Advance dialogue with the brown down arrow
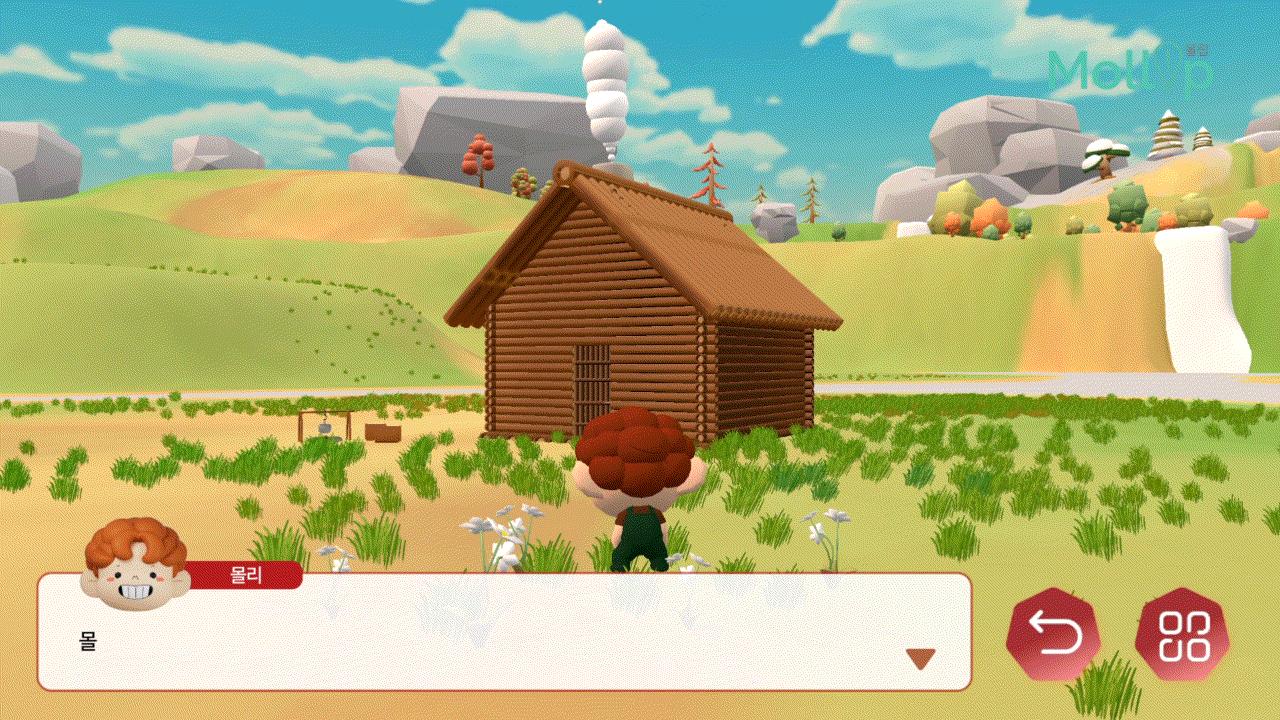Viewport: 1280px width, 720px height. point(920,659)
